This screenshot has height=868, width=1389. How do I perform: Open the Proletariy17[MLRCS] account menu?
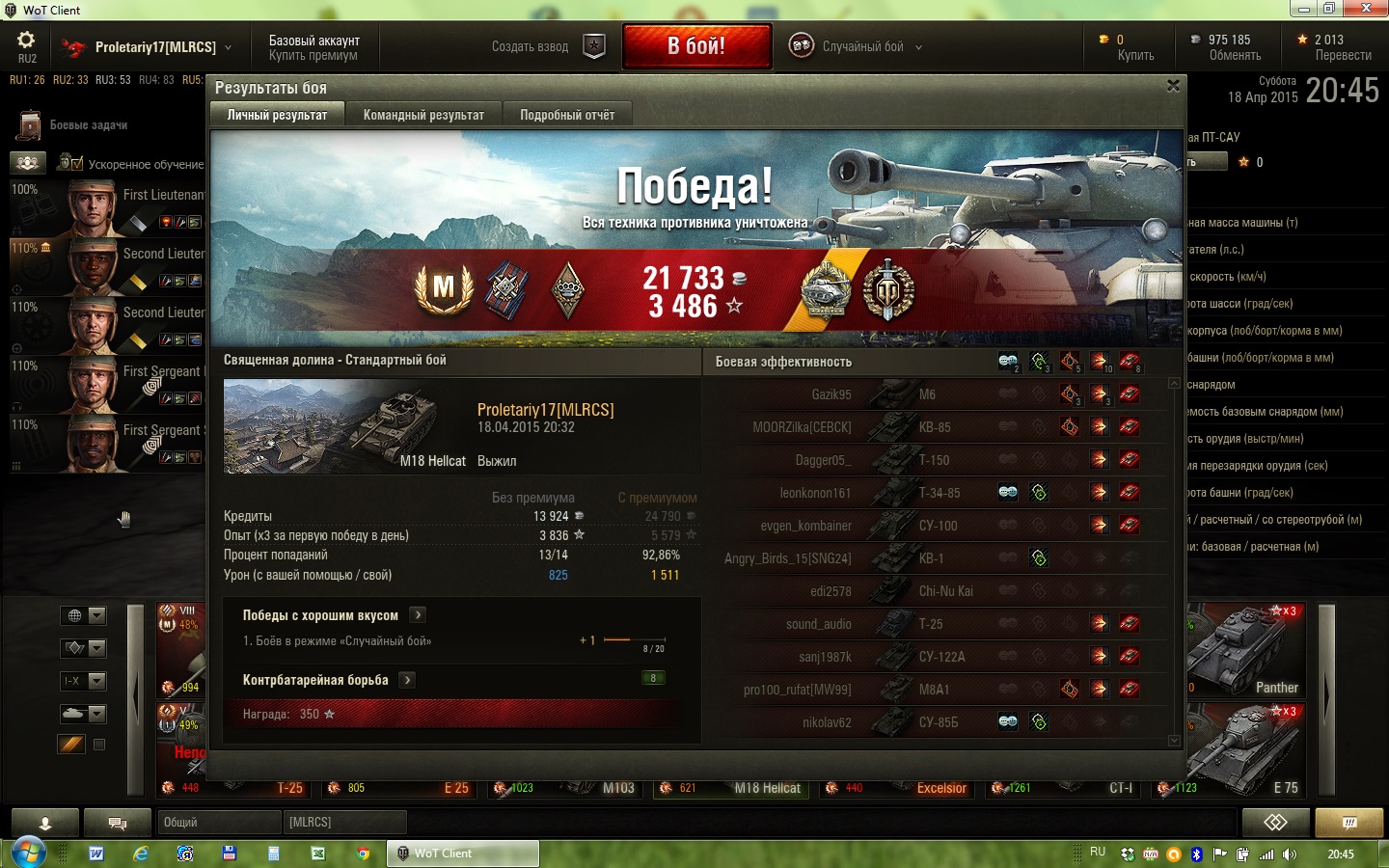pyautogui.click(x=154, y=46)
